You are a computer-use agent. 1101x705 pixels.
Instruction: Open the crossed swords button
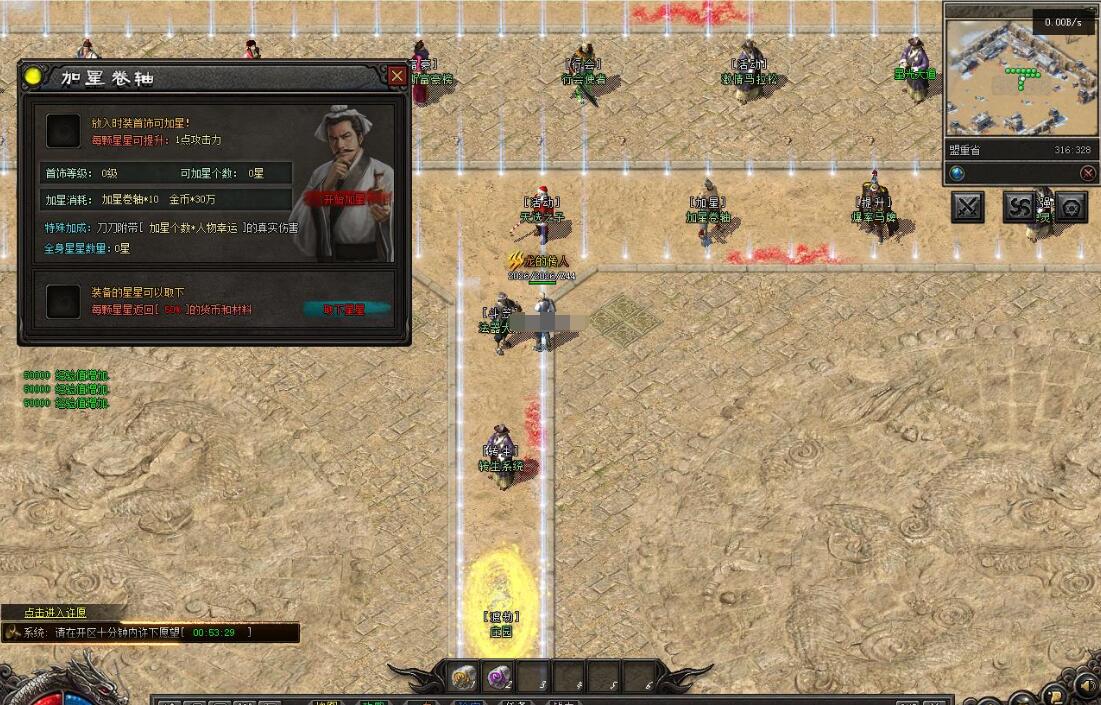968,207
